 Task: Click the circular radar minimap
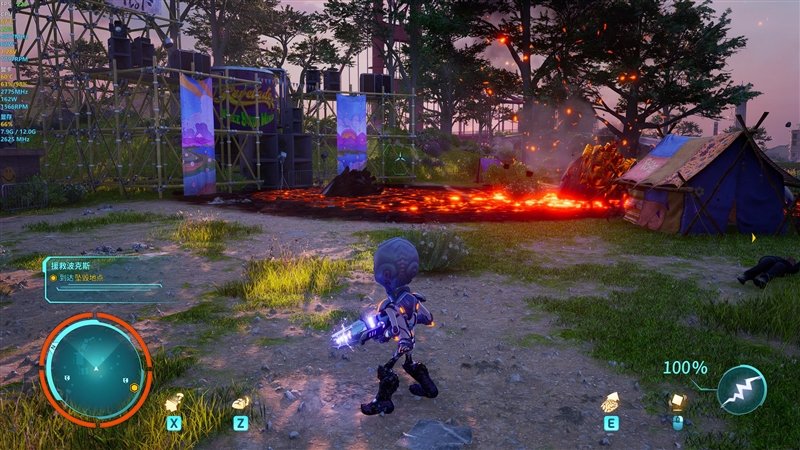tap(96, 368)
